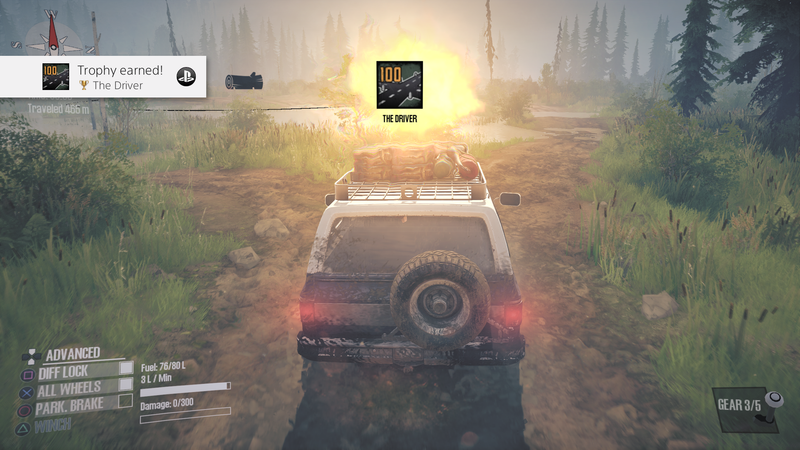Enable the Park. Brake checkbox
Screen dimensions: 800x450
point(126,401)
